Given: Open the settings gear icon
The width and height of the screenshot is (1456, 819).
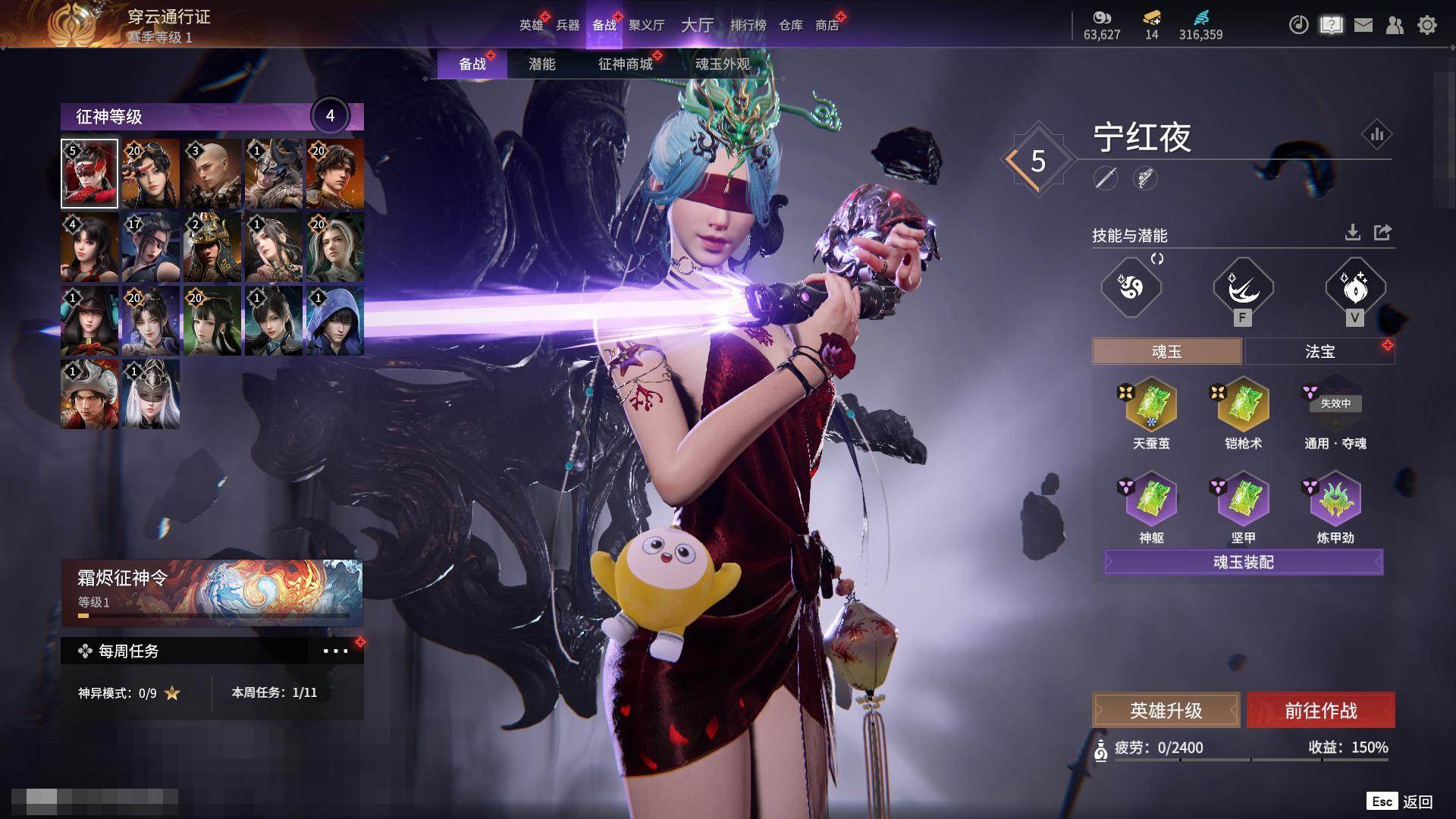Looking at the screenshot, I should pos(1426,25).
